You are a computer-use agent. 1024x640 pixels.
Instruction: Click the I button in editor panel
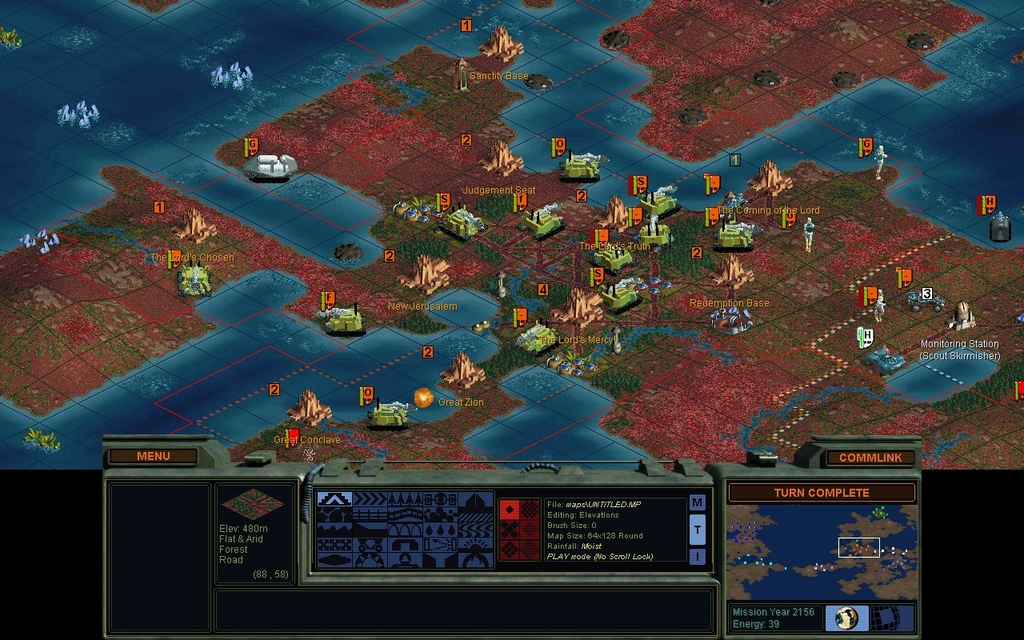(697, 556)
